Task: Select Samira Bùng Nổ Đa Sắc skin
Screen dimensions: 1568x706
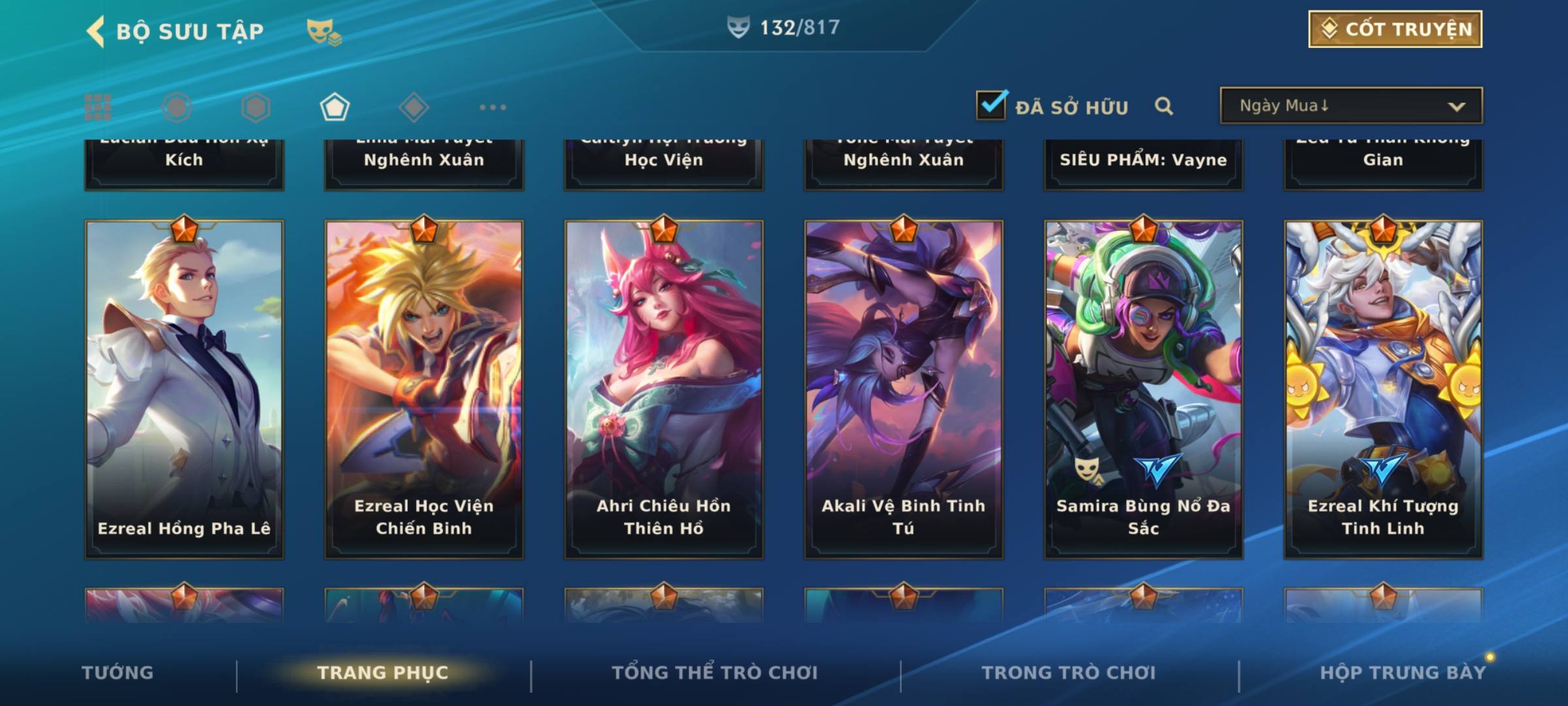Action: (1143, 389)
